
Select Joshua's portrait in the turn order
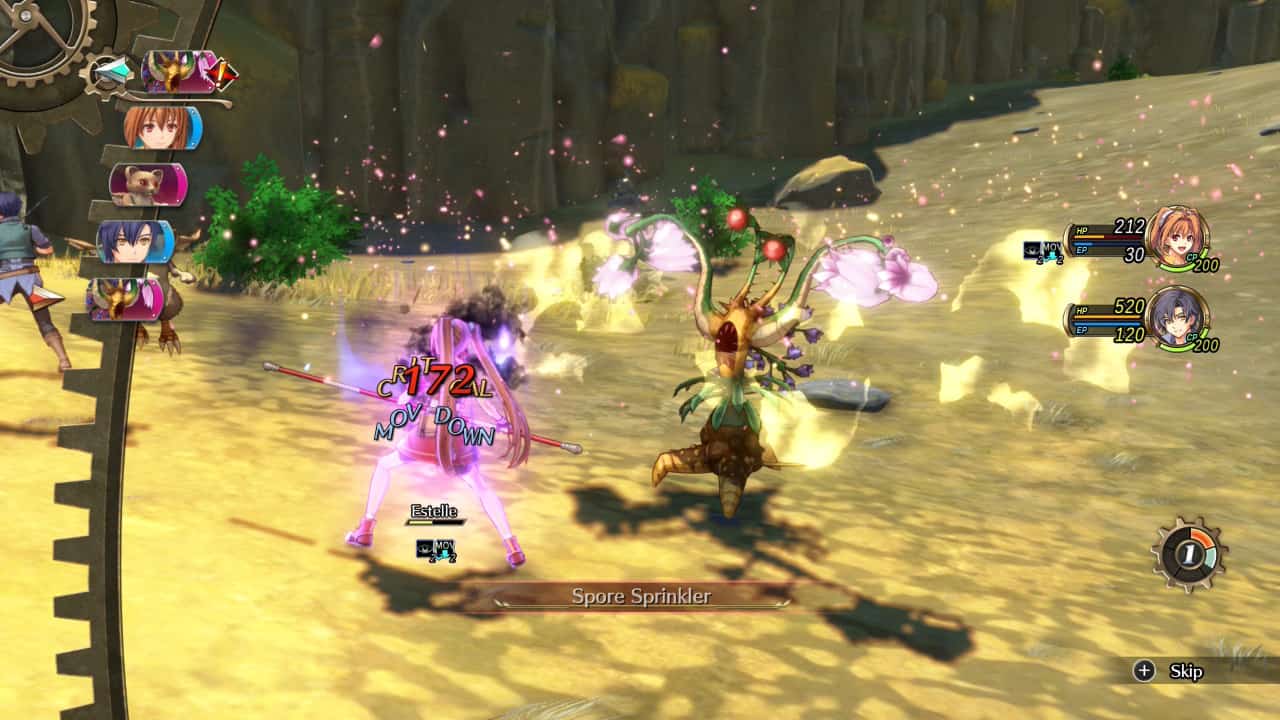134,242
